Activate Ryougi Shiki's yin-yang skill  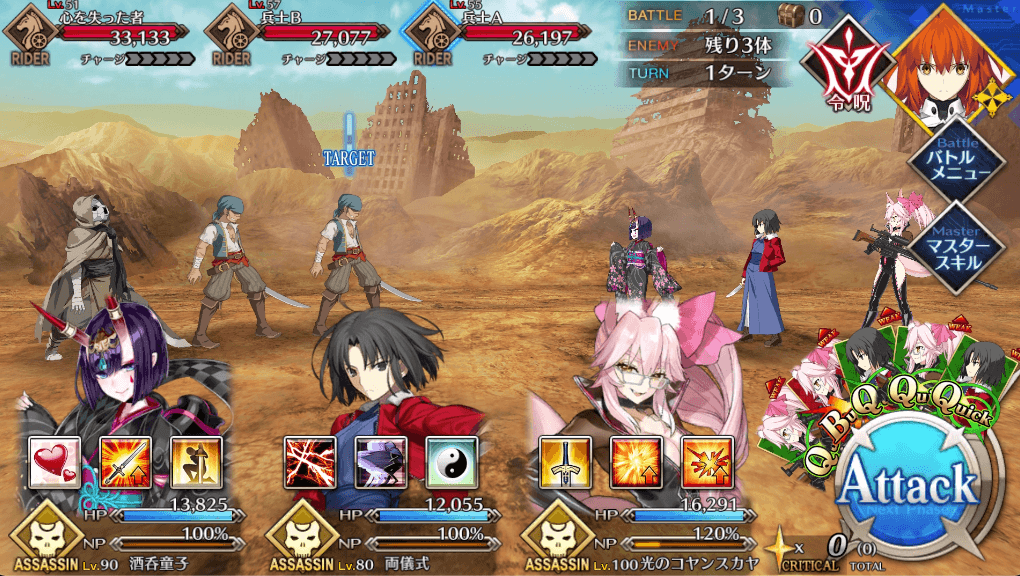tap(451, 462)
